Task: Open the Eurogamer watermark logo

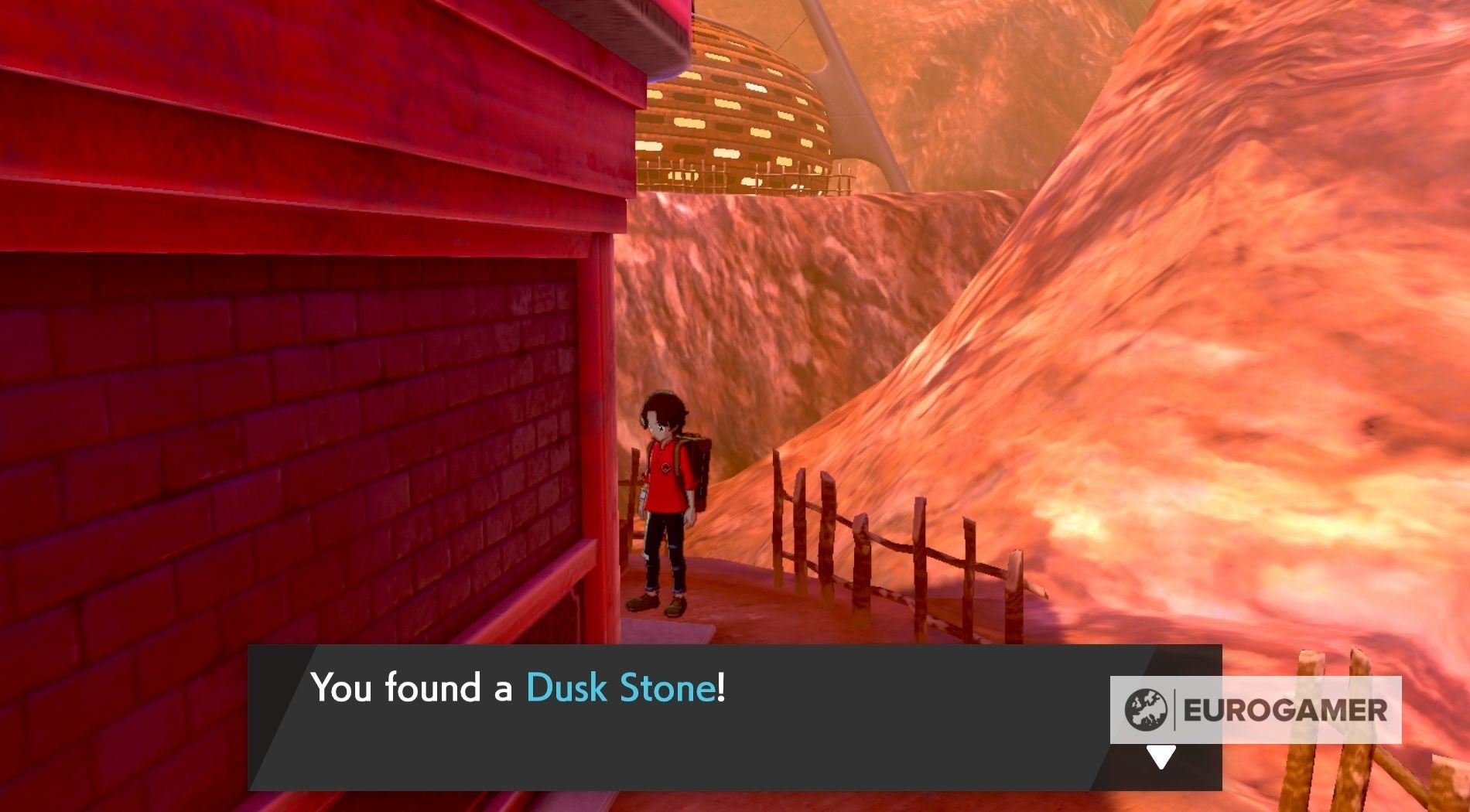Action: pyautogui.click(x=1255, y=710)
